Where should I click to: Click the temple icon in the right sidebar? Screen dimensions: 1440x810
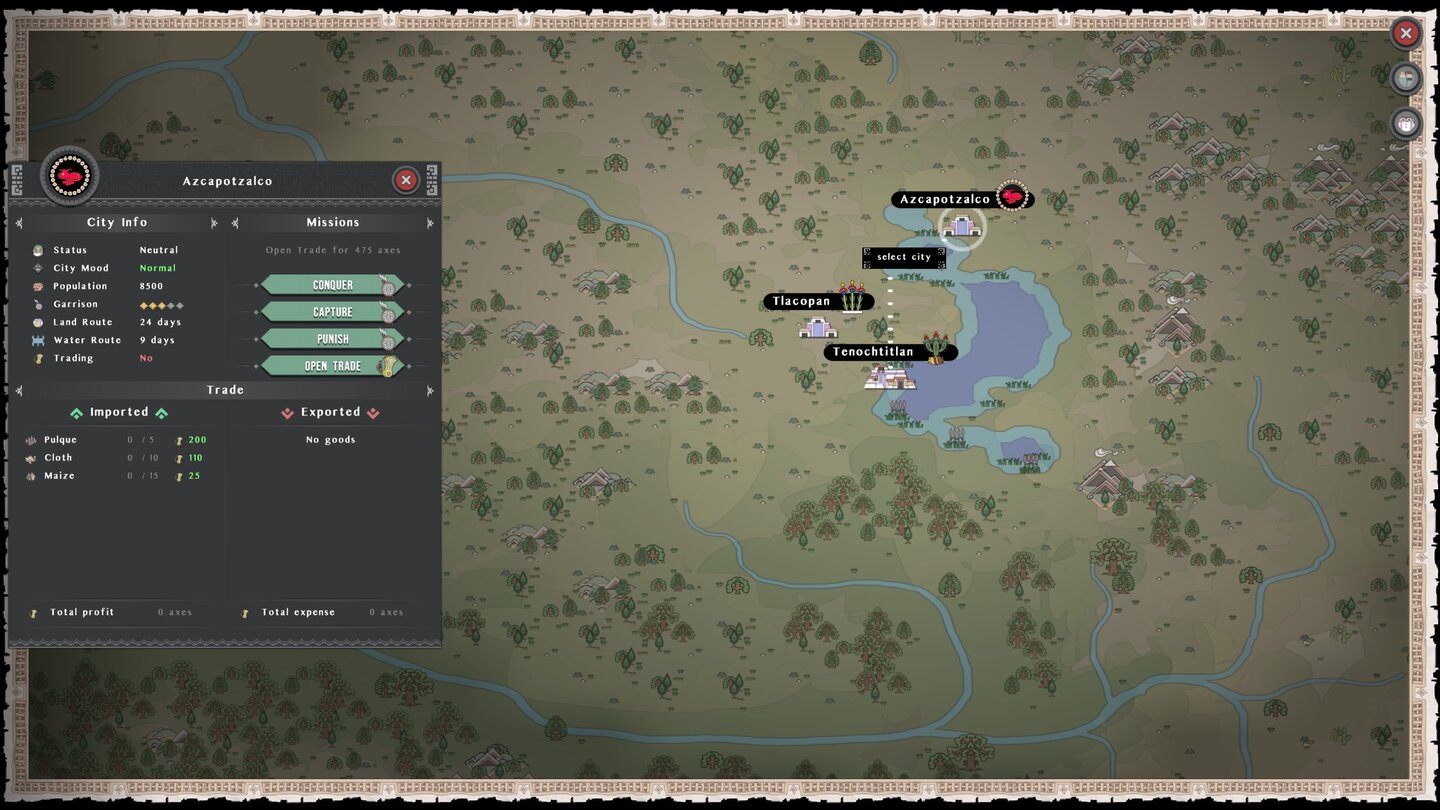[x=1405, y=124]
